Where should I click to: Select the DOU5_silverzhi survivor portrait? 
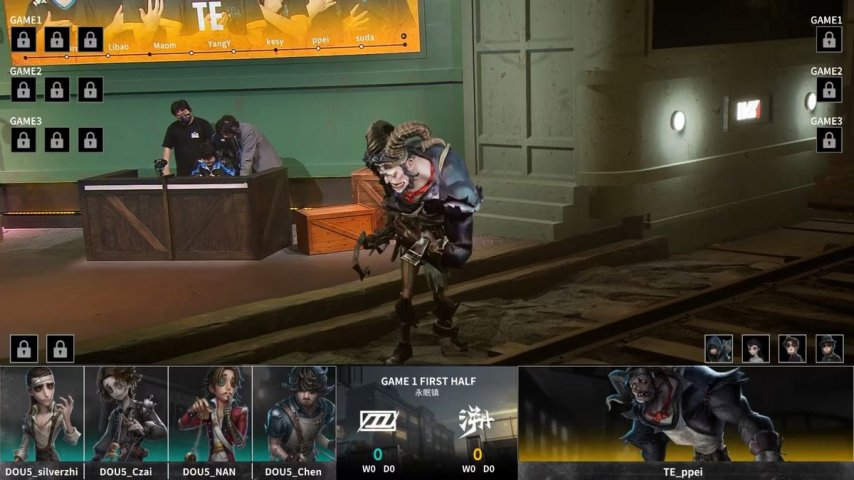pyautogui.click(x=42, y=415)
